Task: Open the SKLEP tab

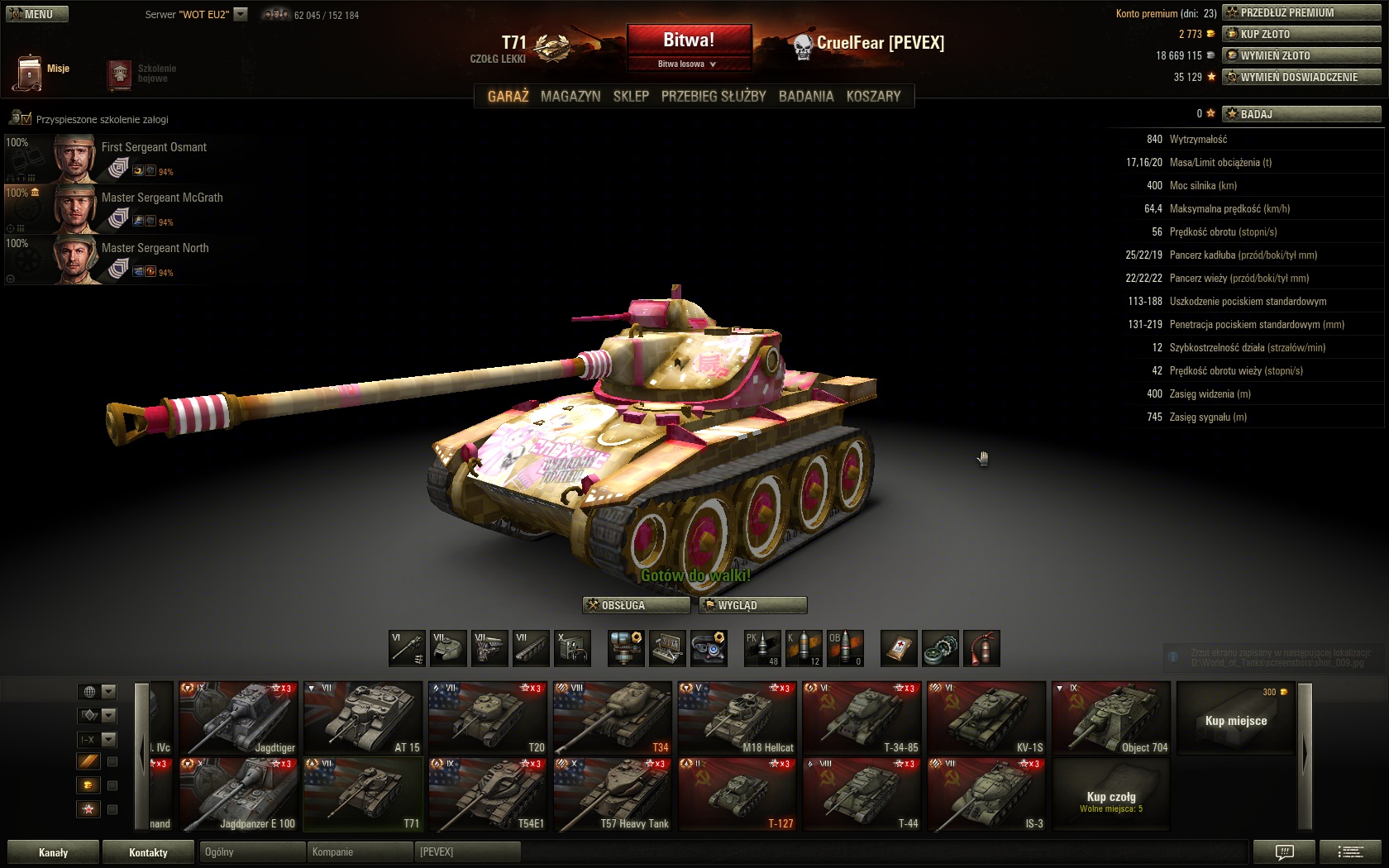Action: tap(631, 97)
